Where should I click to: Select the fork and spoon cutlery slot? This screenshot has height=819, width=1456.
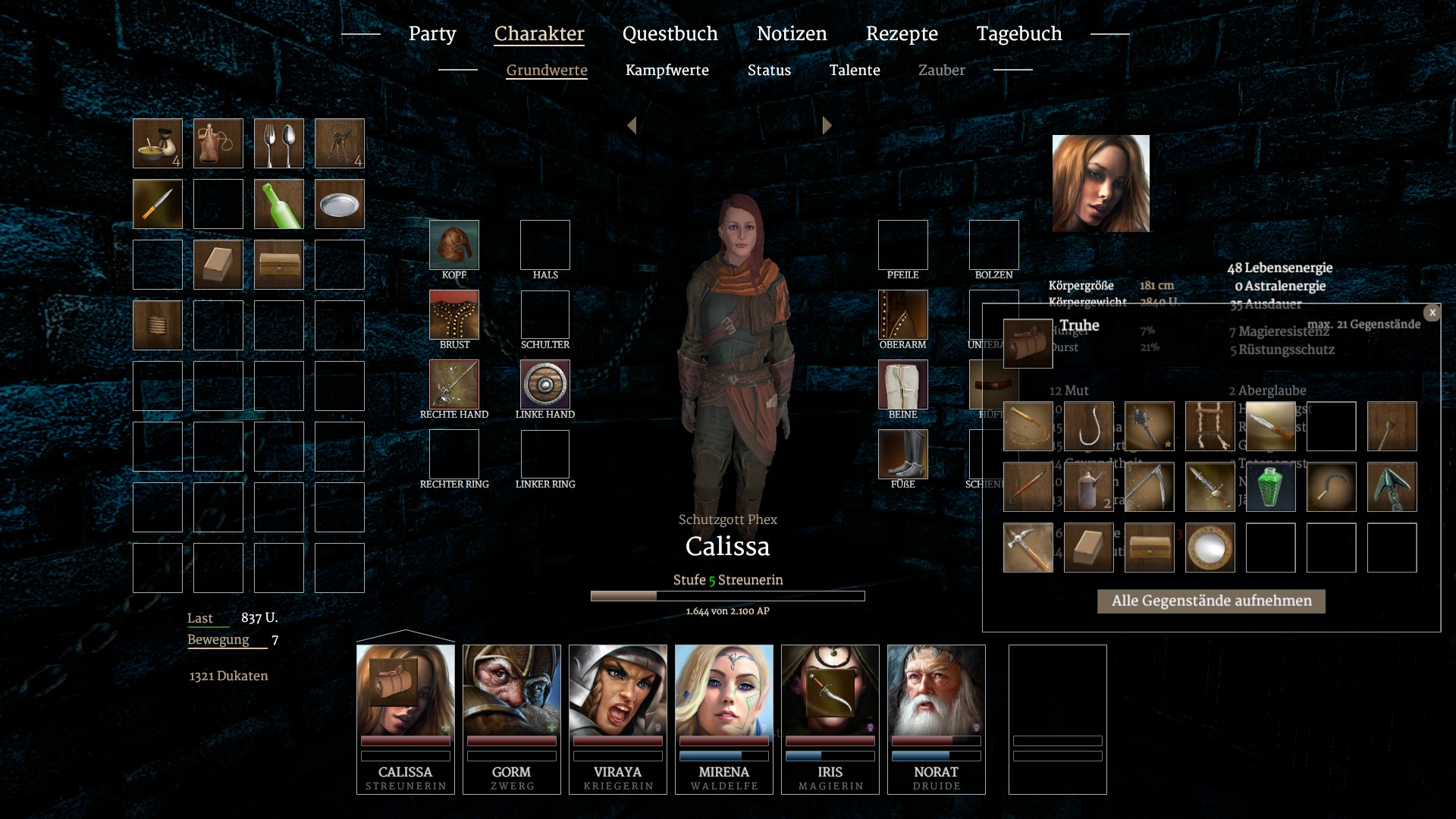(279, 143)
